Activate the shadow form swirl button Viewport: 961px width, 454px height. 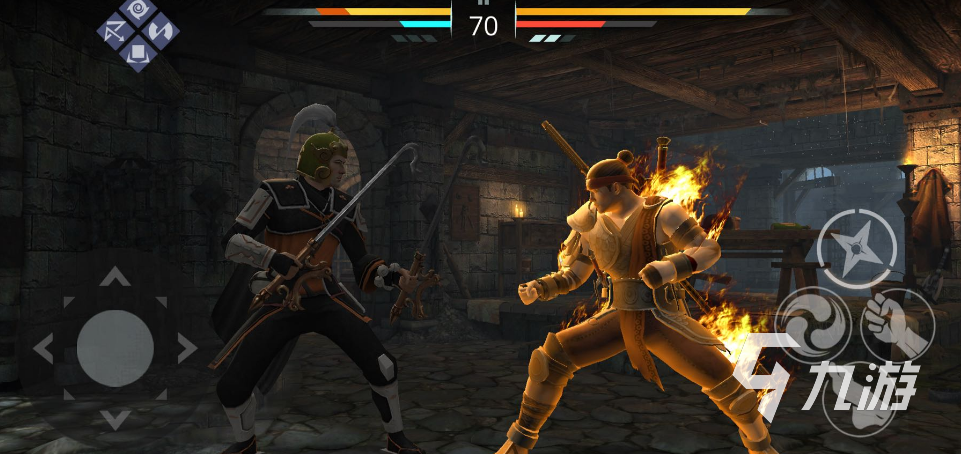click(812, 324)
